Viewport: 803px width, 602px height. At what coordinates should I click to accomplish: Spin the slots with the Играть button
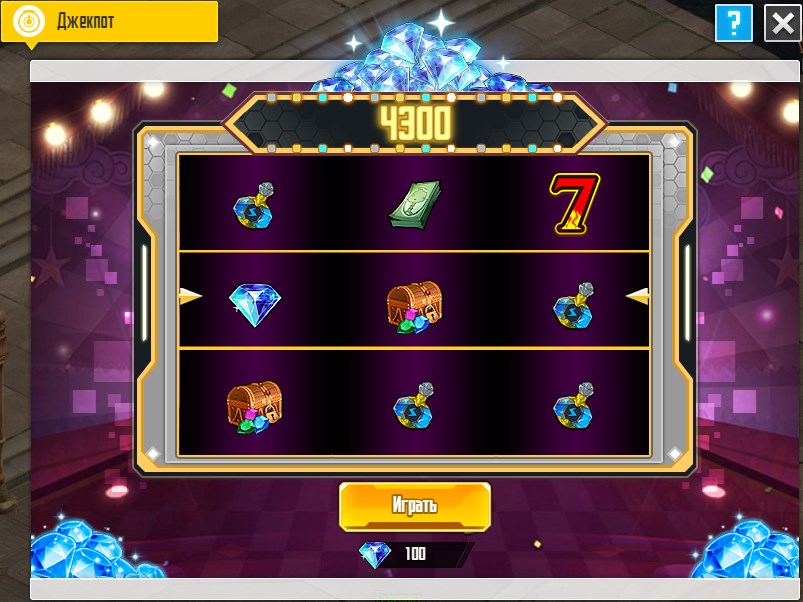click(414, 505)
